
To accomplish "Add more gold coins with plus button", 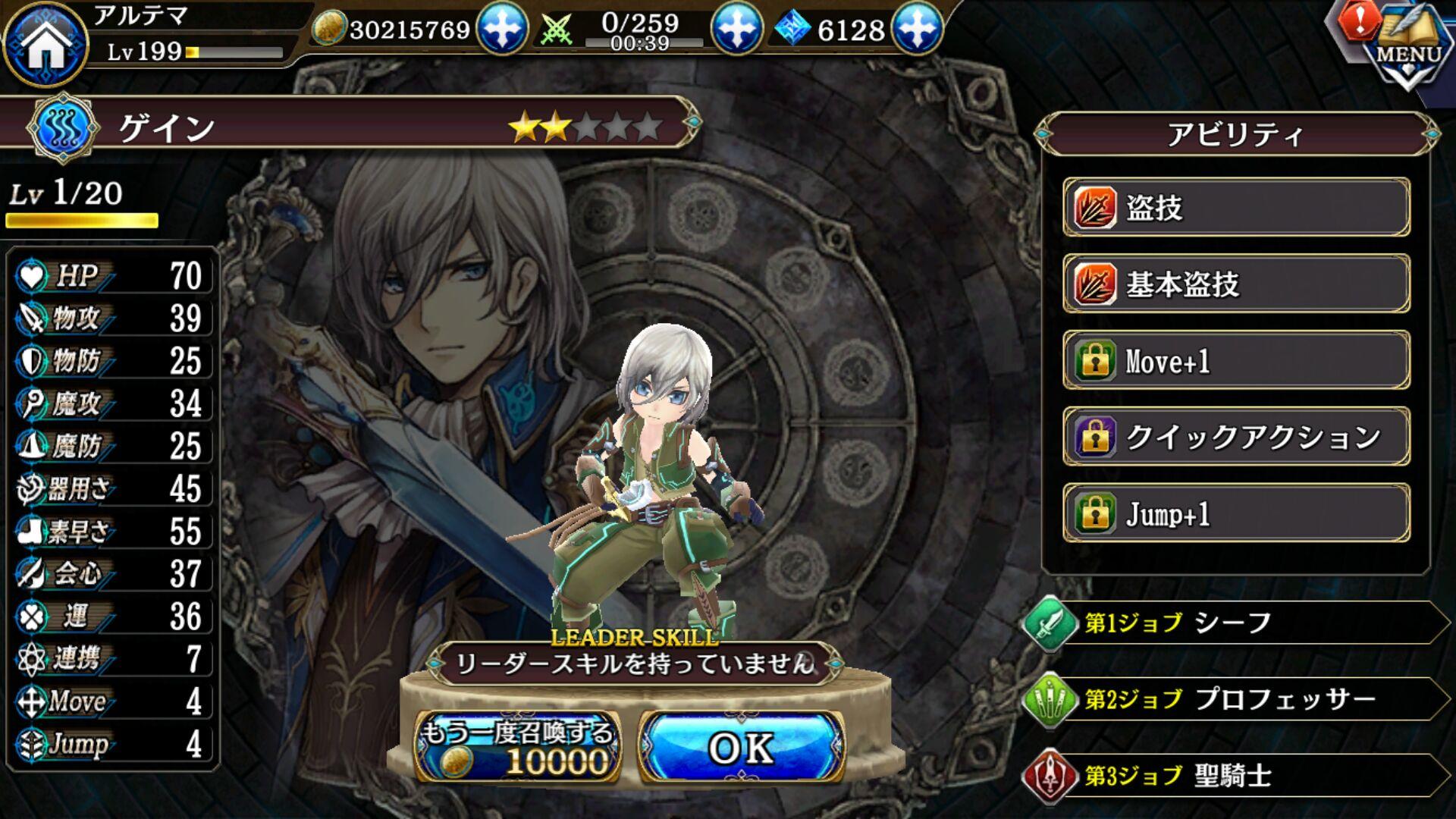I will pos(501,29).
